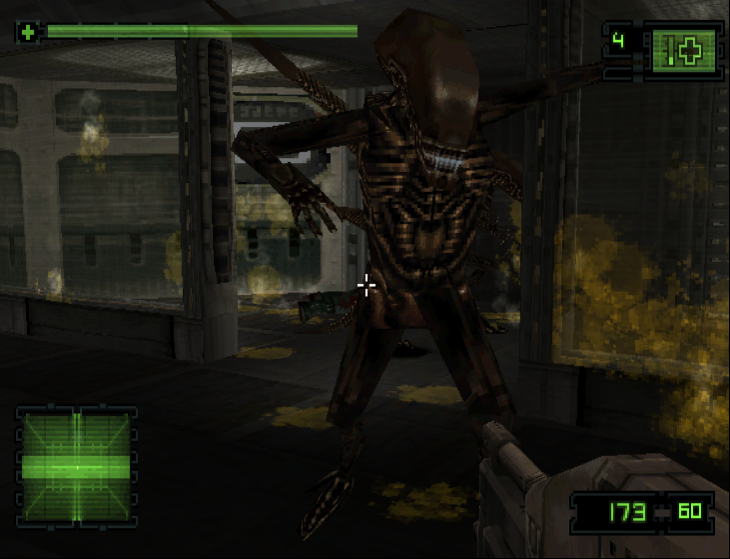Image resolution: width=730 pixels, height=559 pixels.
Task: Select the medkit item icon
Action: (683, 49)
